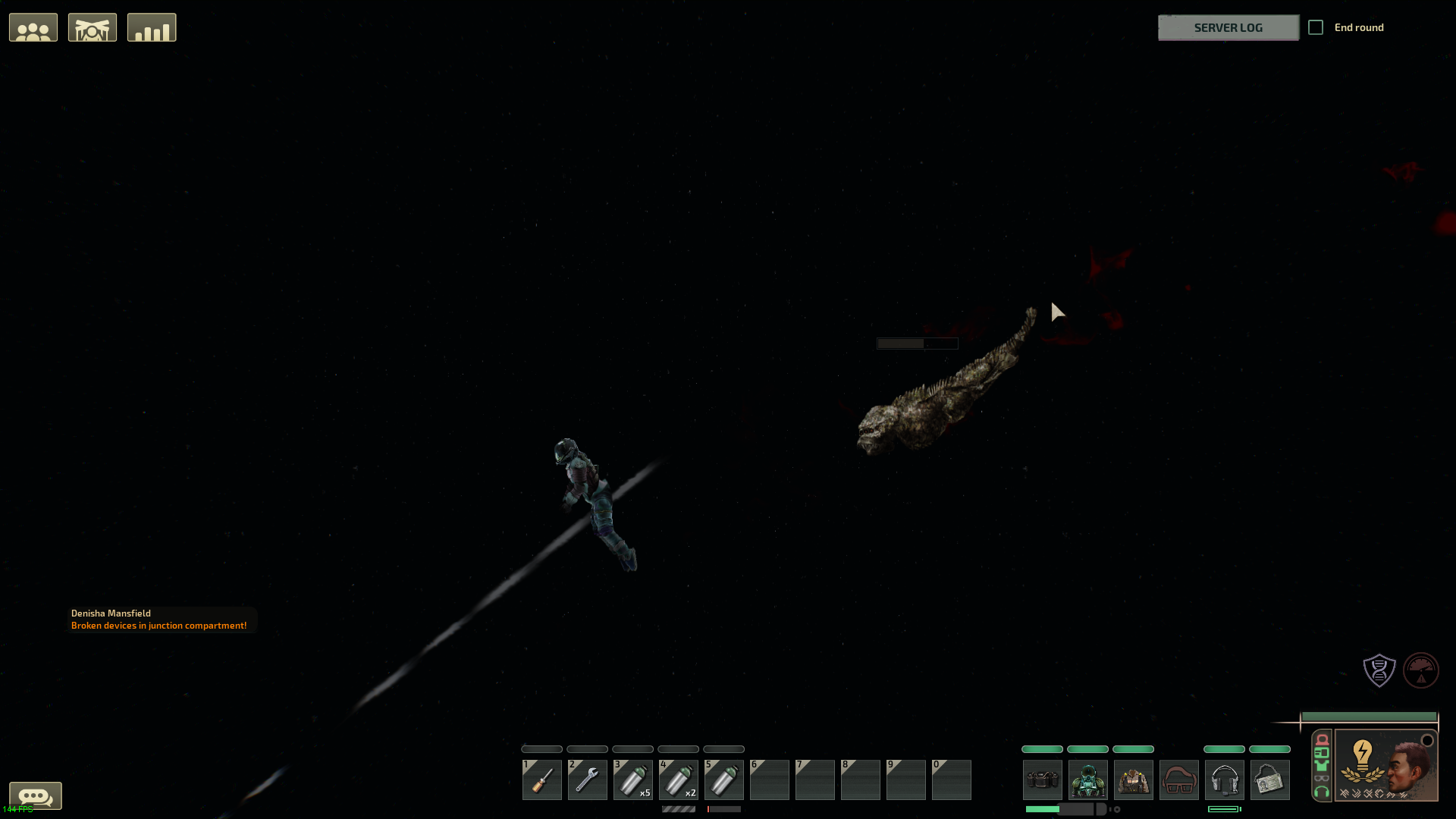Screen dimensions: 1456x819
Task: Enable the End round checkbox
Action: 1316,27
